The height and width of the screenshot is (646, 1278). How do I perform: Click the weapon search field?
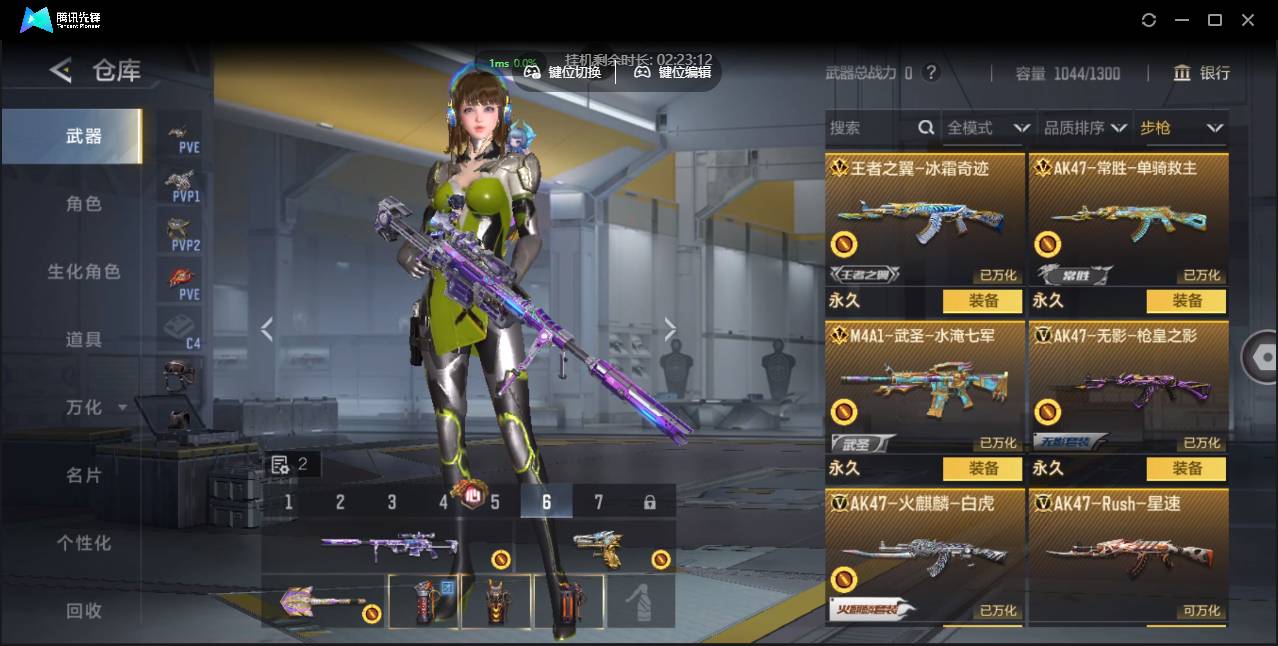[870, 128]
